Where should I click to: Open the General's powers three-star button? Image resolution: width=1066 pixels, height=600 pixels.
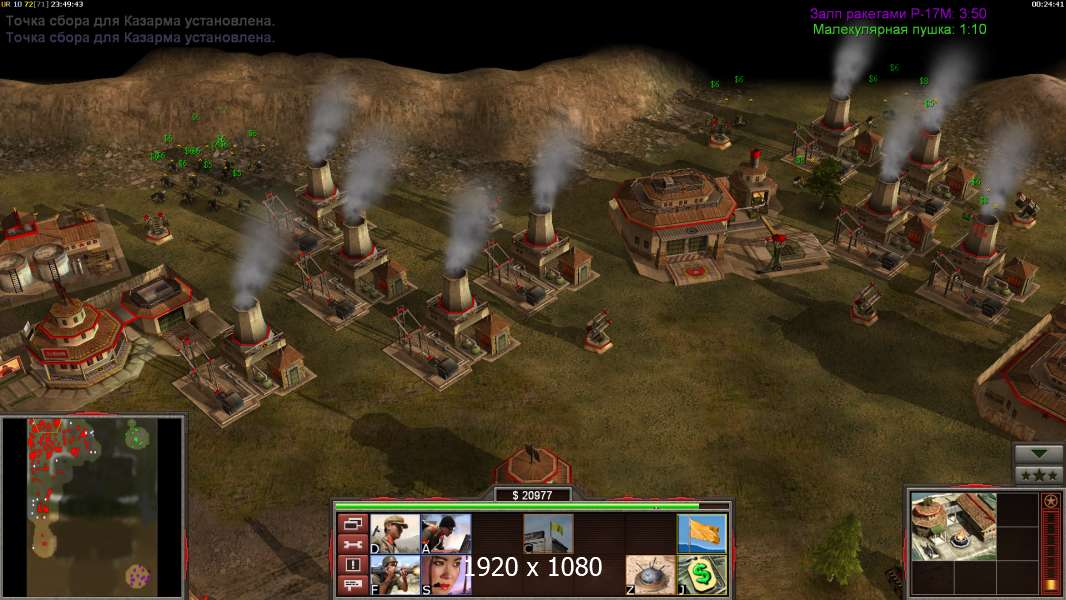(1038, 476)
